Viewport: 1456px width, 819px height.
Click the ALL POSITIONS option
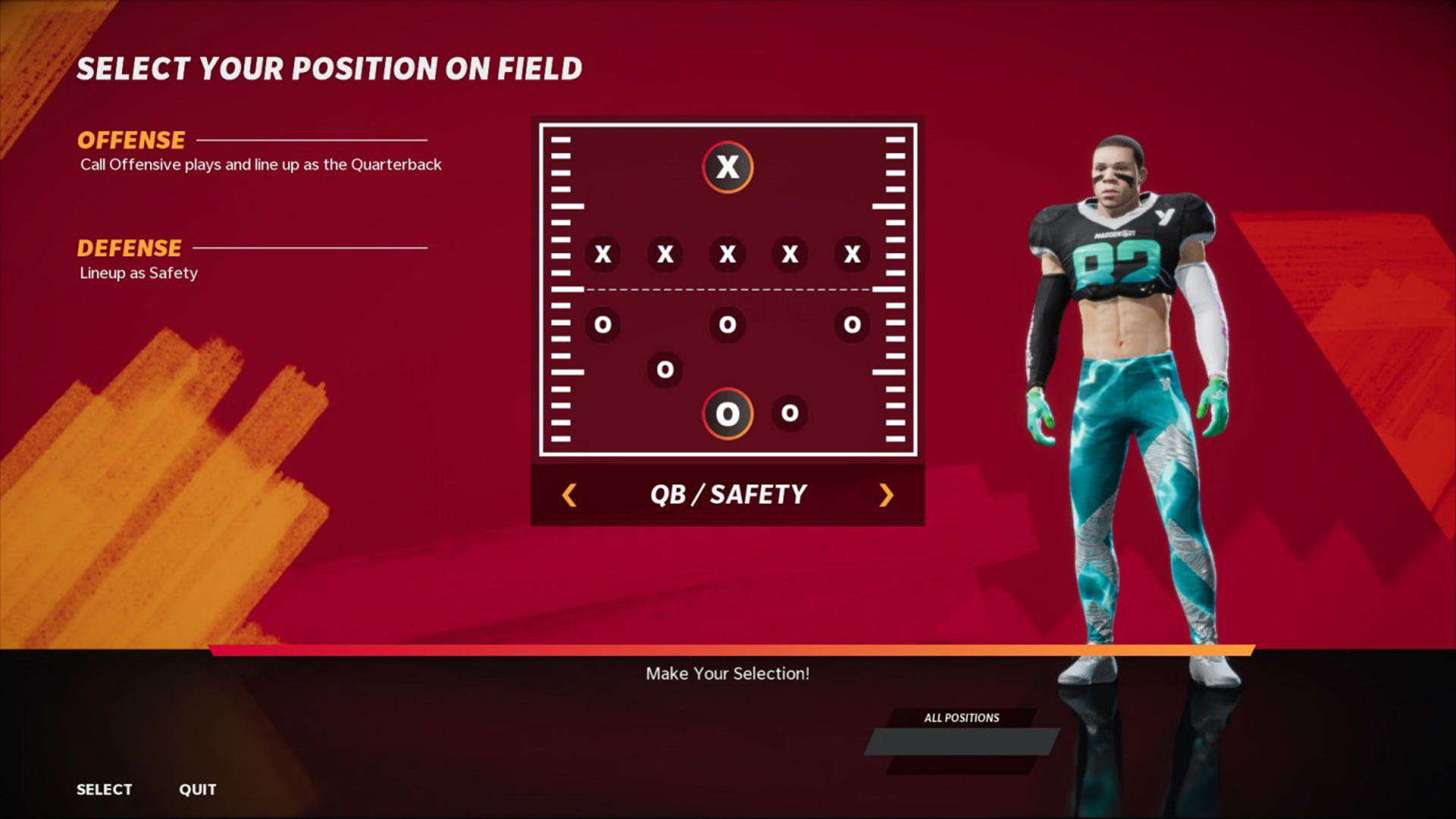coord(960,717)
